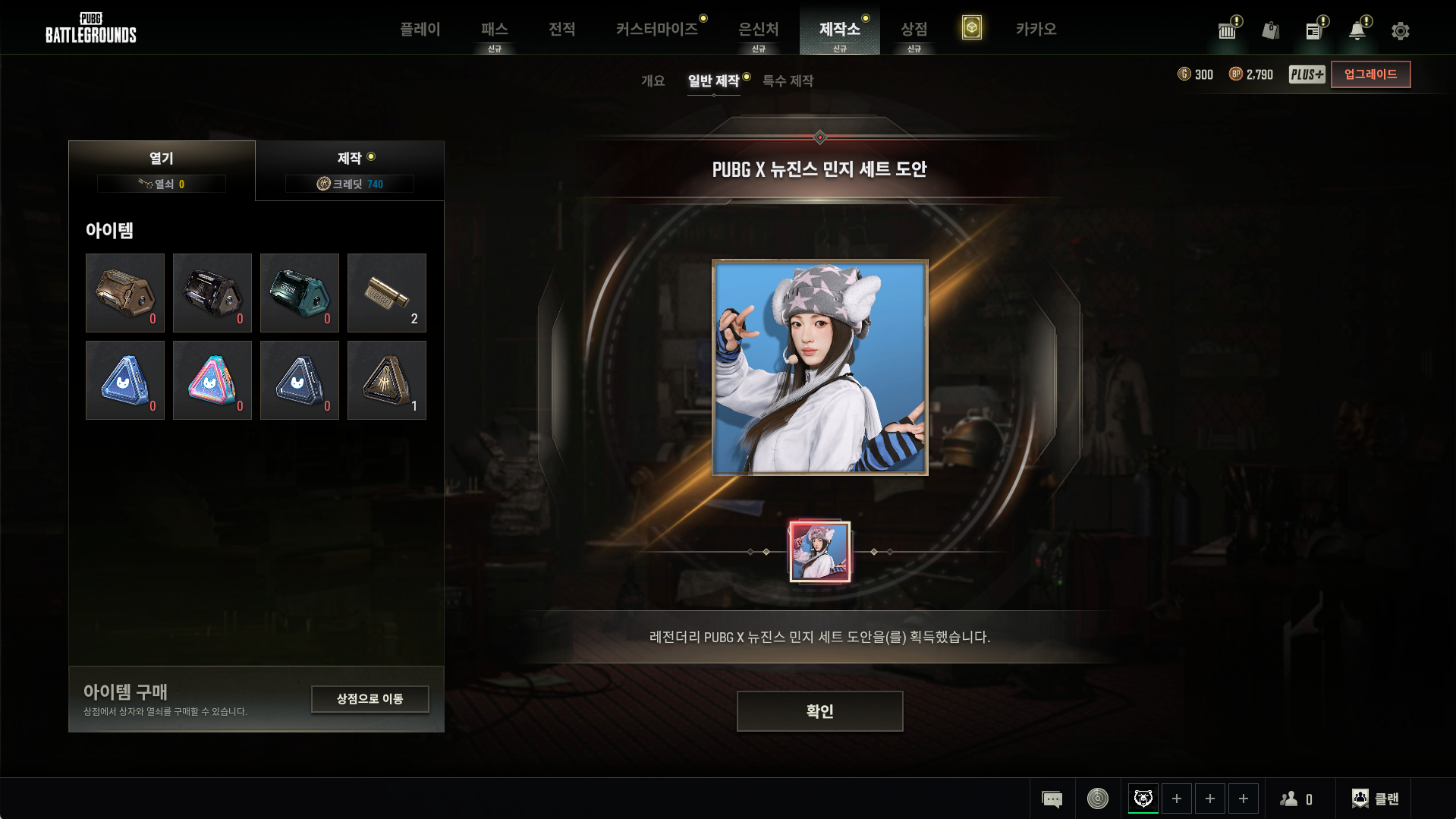Open the chat speech bubble icon
This screenshot has width=1456, height=819.
coord(1052,799)
